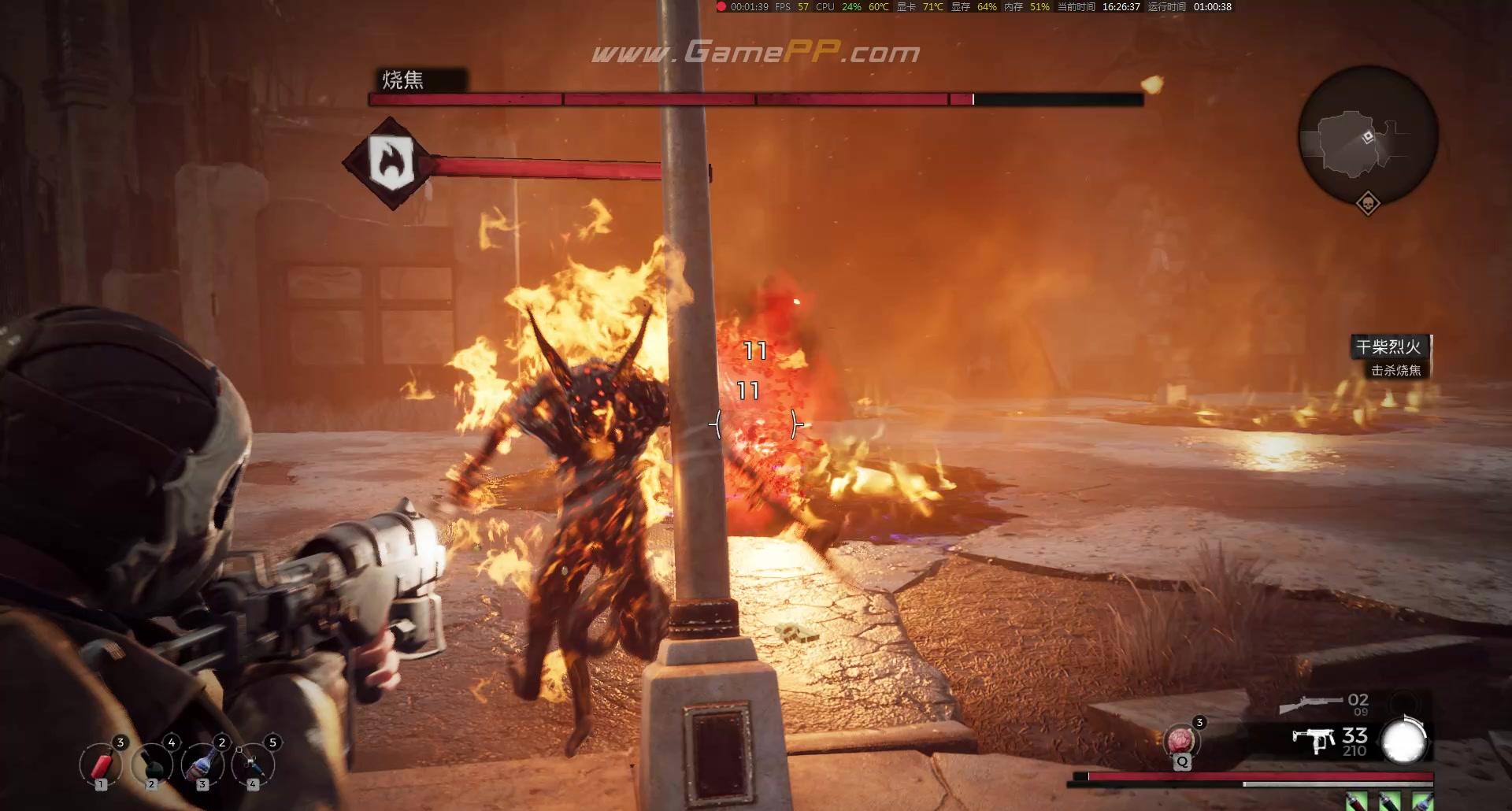Open the circular minimap
Screen dimensions: 1512x811
pos(1368,136)
